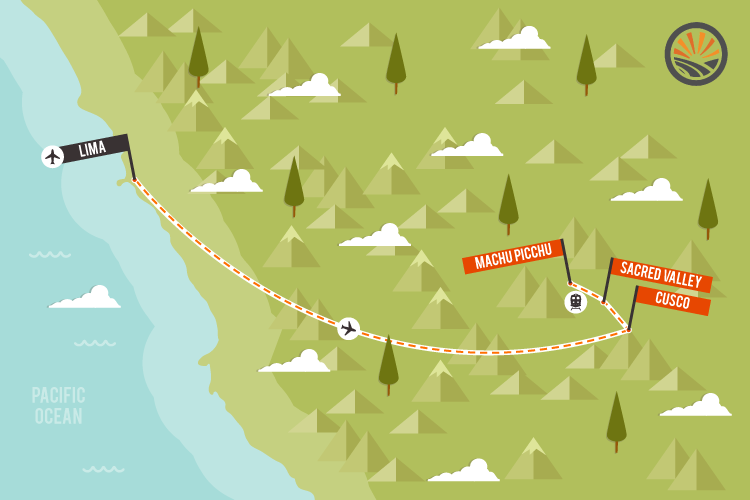Open the round sun logo badge
Viewport: 750px width, 500px height.
696,53
